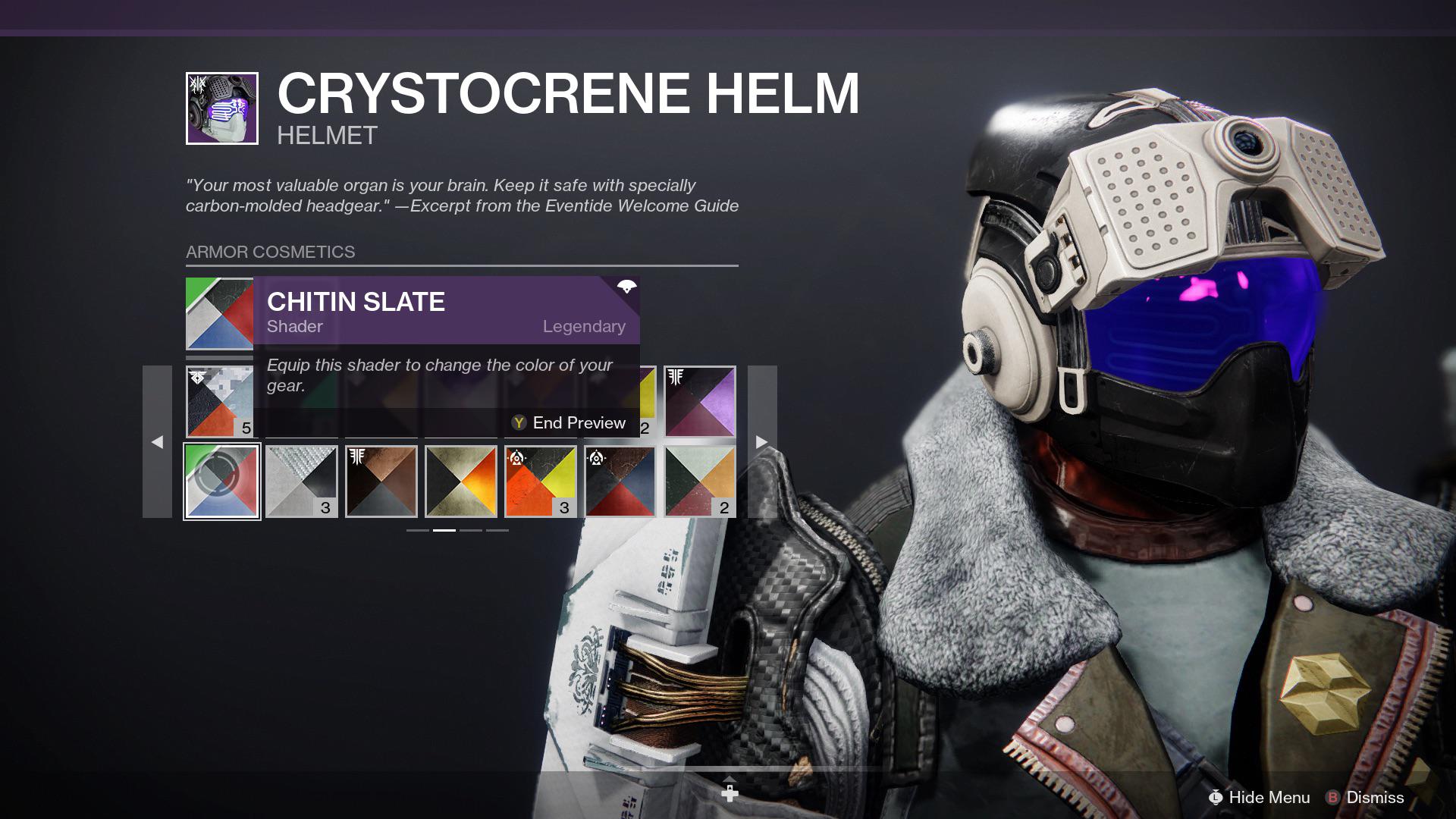Preview the silver shader with 3 copies

[302, 481]
